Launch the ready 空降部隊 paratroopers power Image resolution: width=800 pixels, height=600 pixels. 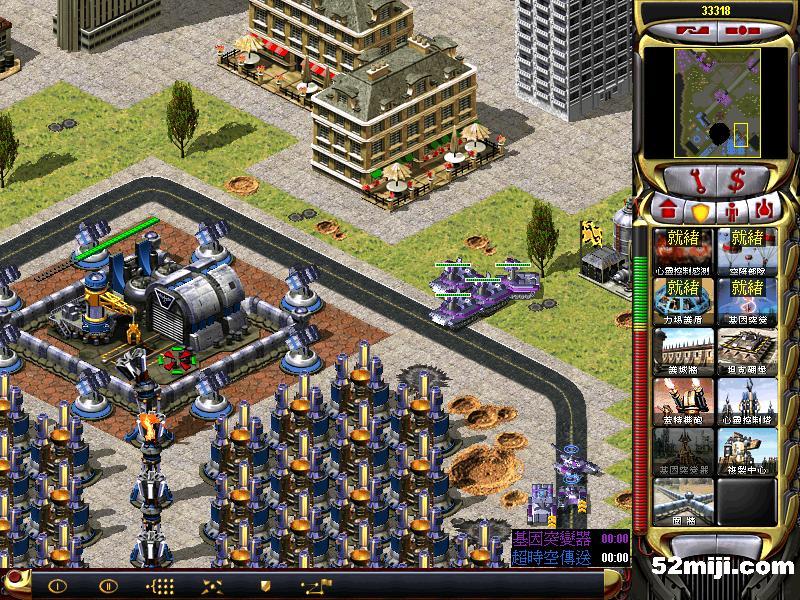point(747,250)
